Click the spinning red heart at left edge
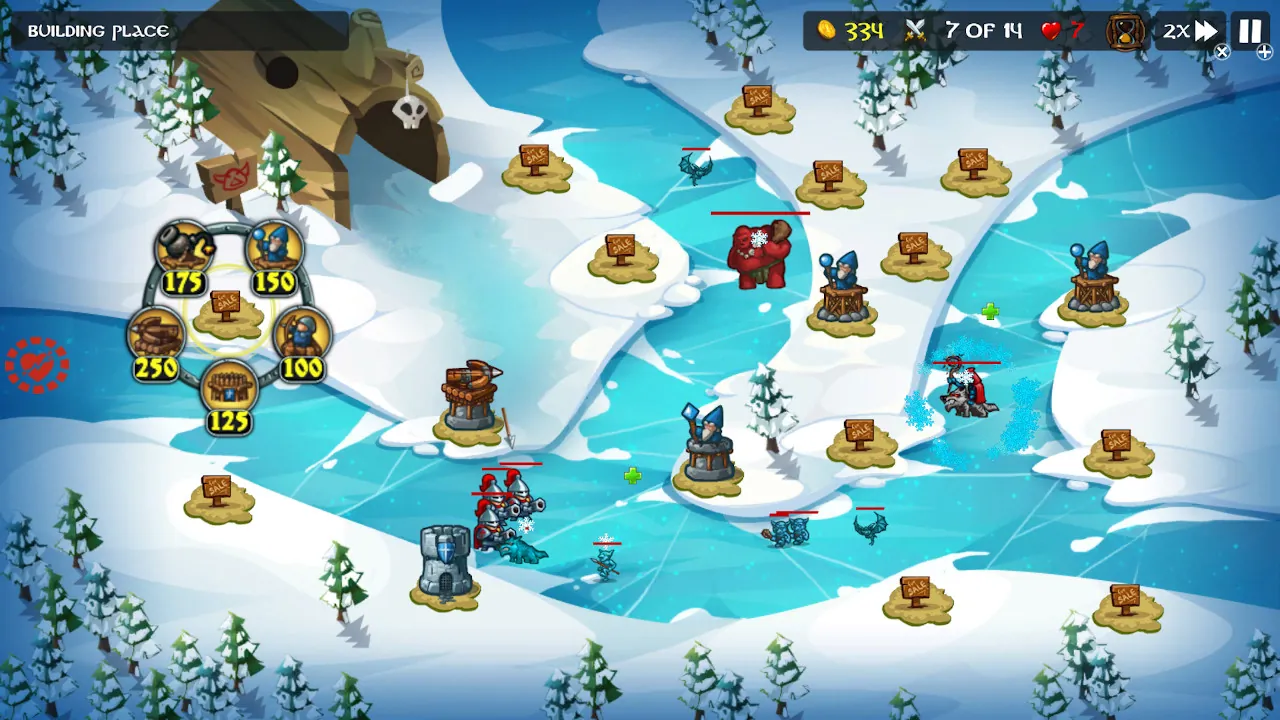 (37, 366)
